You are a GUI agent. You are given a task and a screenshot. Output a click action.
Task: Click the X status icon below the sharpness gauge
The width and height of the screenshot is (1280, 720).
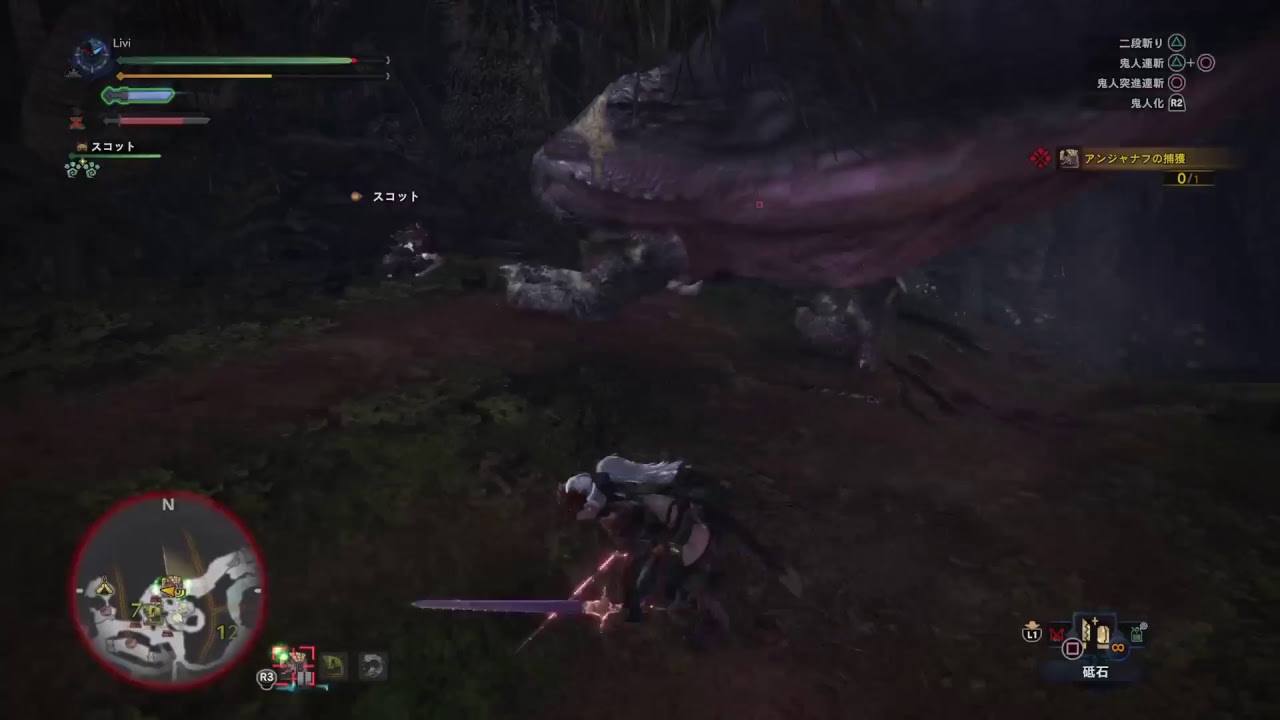[77, 121]
